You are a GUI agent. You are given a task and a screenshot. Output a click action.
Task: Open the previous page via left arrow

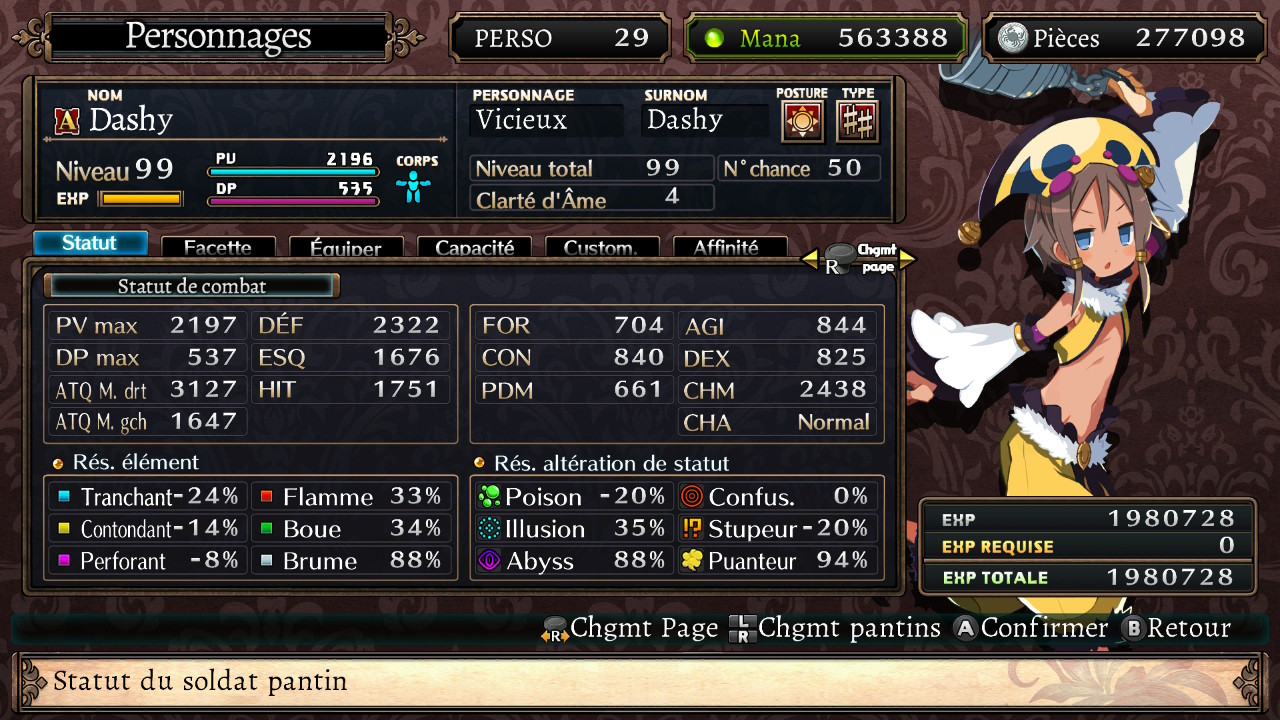(811, 257)
